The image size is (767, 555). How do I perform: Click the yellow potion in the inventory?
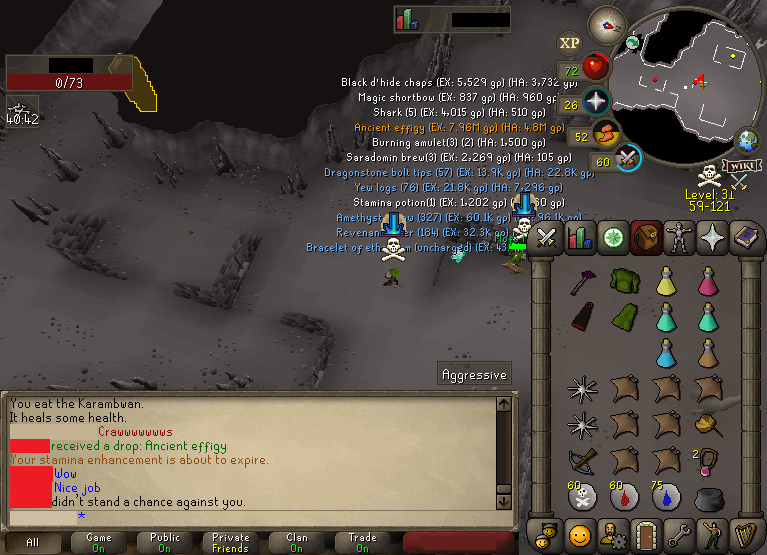[x=667, y=284]
